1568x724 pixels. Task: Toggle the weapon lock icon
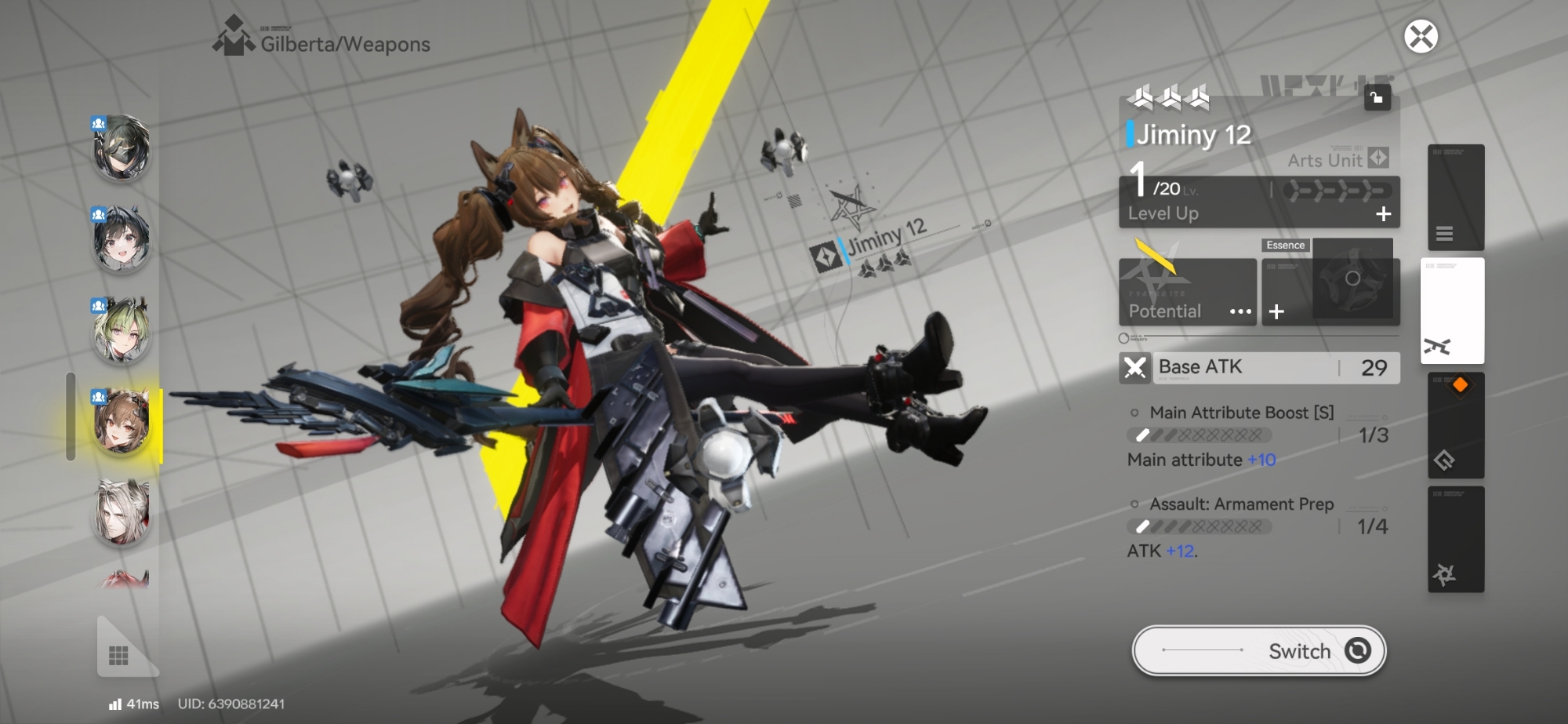[1377, 98]
